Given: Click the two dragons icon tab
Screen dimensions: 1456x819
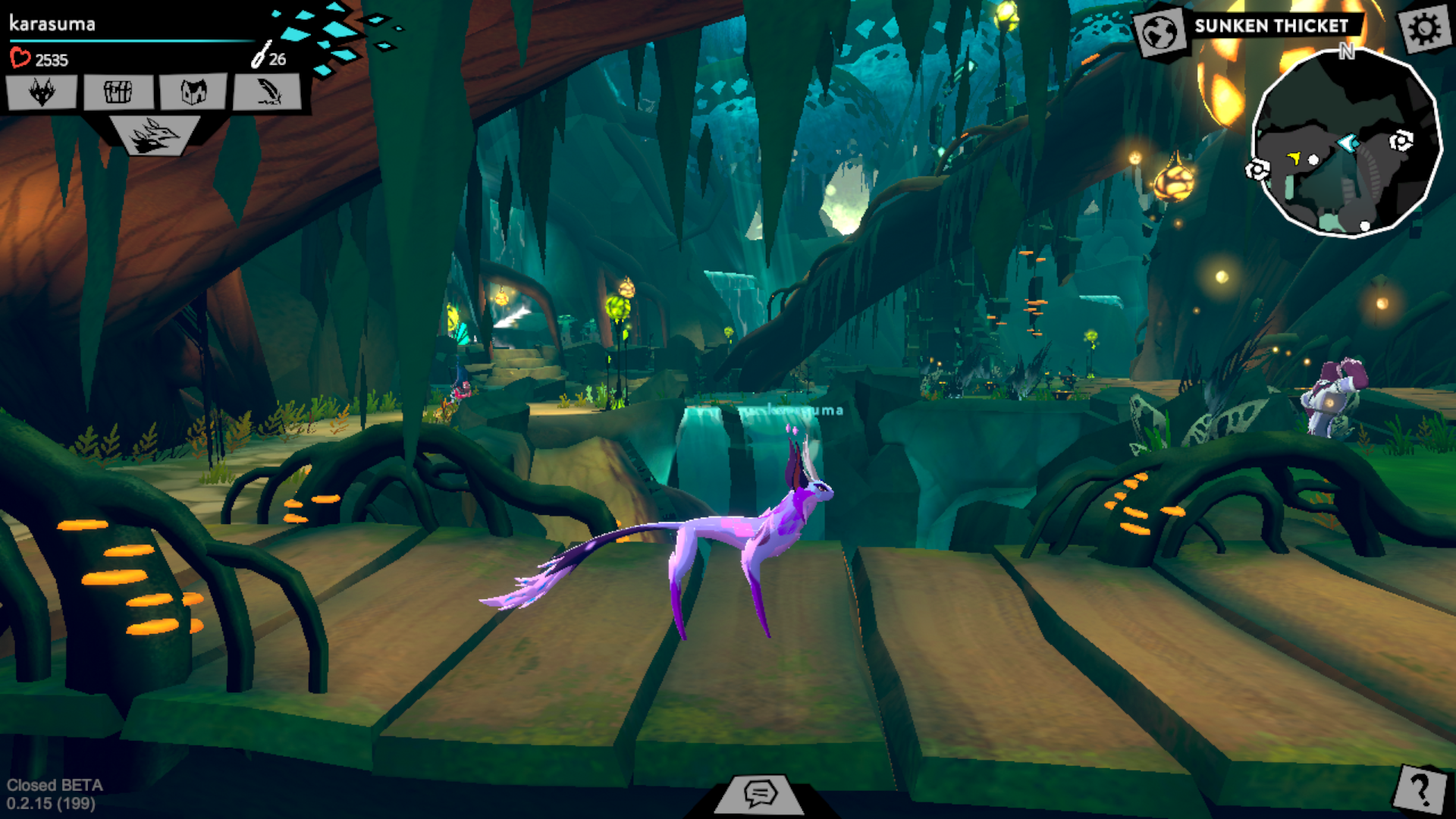Looking at the screenshot, I should (154, 136).
